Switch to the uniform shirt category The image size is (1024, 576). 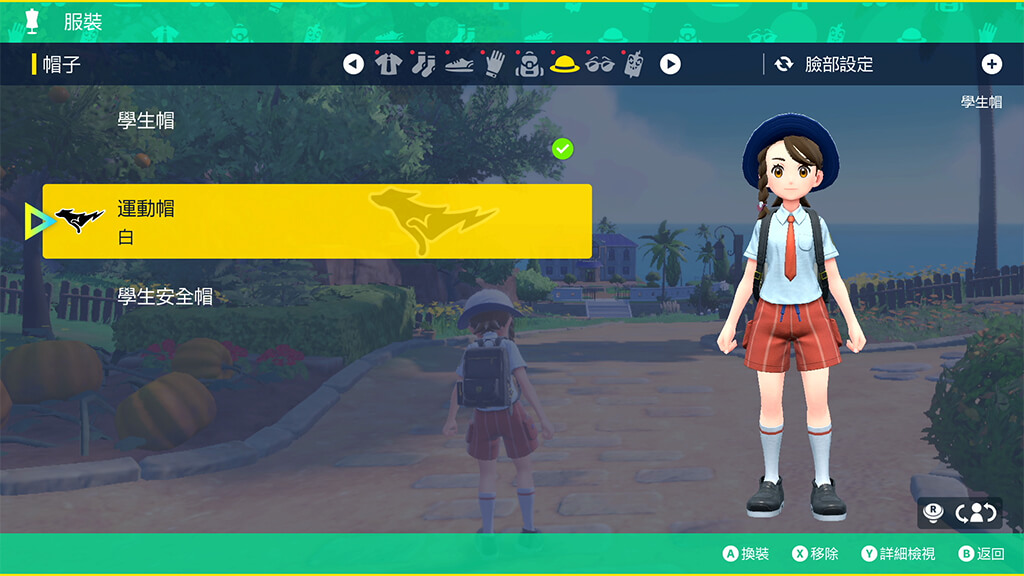pyautogui.click(x=388, y=65)
